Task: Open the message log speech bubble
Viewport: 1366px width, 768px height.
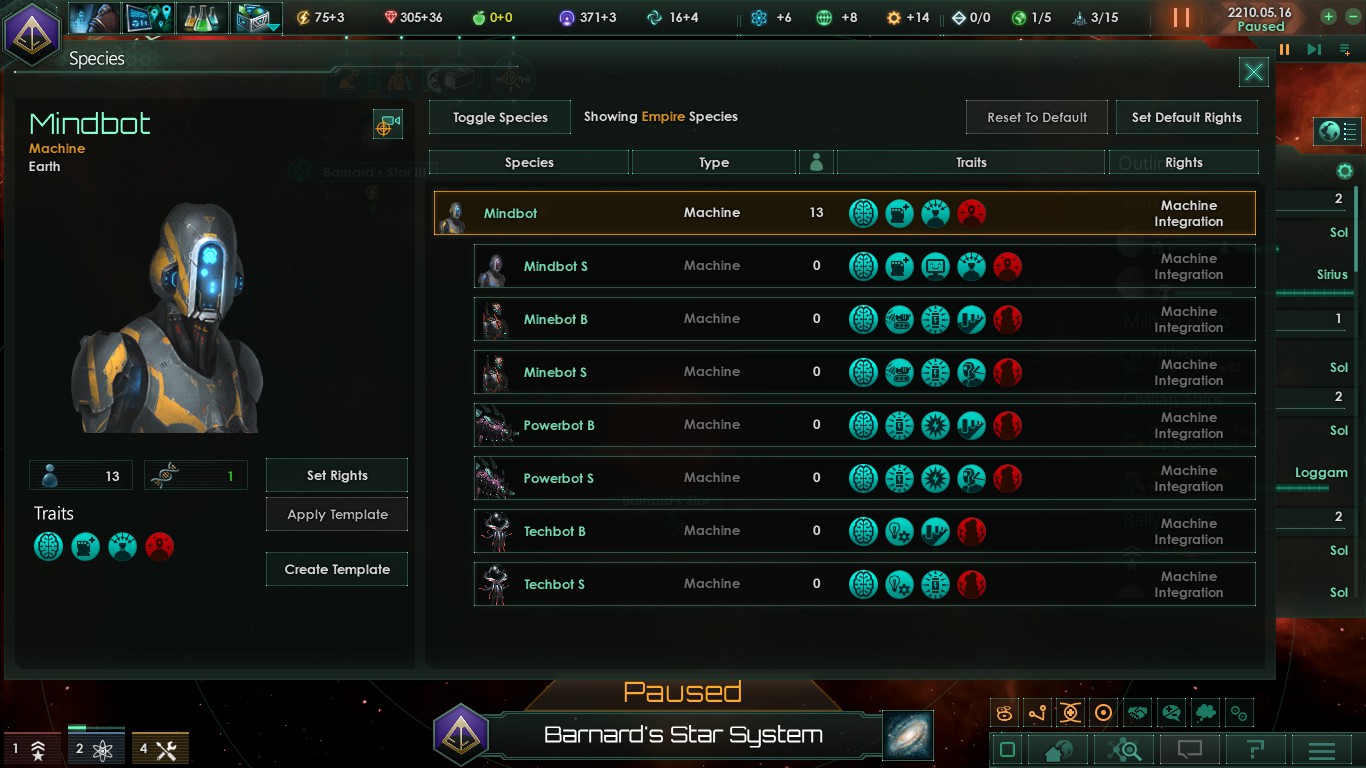Action: coord(1187,748)
